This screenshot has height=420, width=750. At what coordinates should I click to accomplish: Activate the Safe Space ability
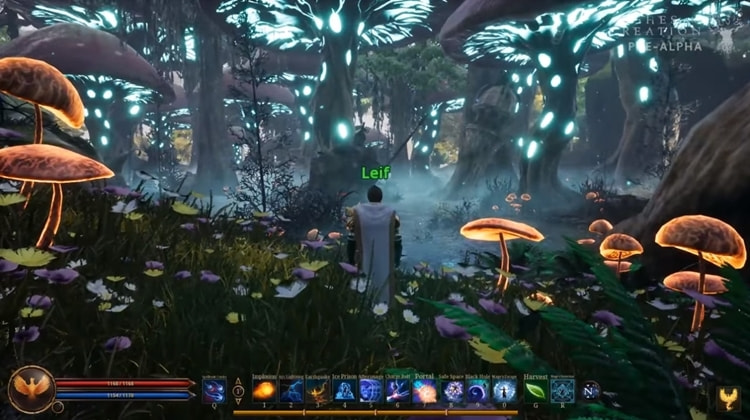[452, 390]
